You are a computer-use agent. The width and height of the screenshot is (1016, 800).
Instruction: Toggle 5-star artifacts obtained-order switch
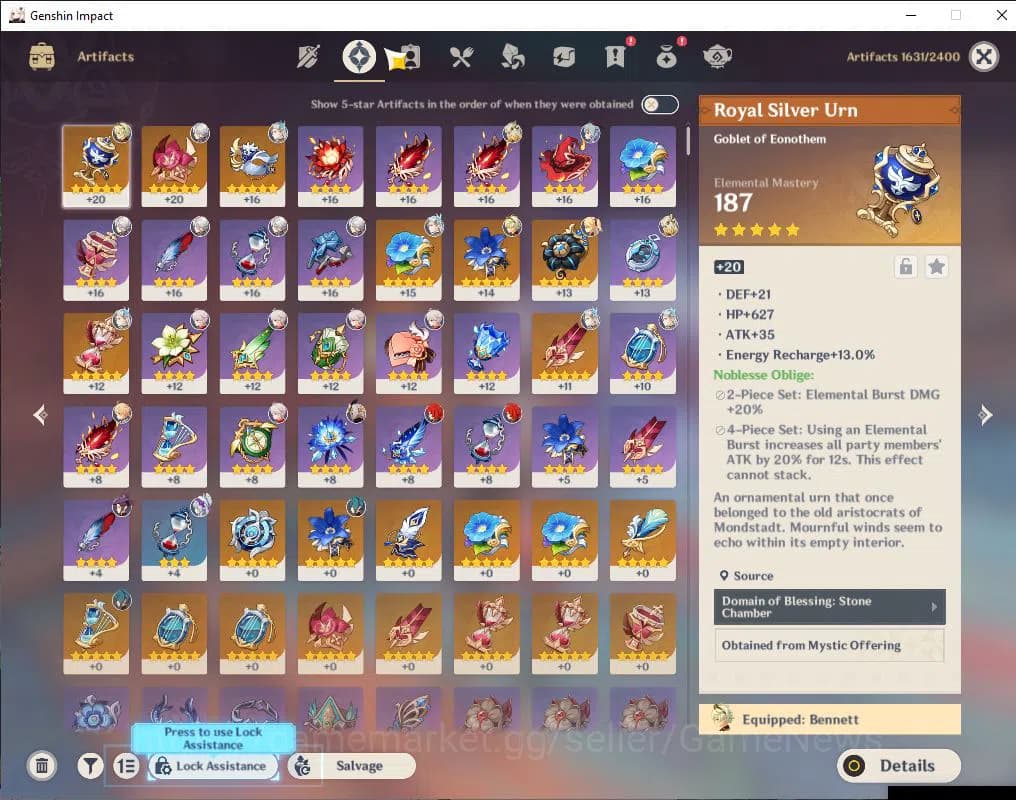(x=660, y=104)
